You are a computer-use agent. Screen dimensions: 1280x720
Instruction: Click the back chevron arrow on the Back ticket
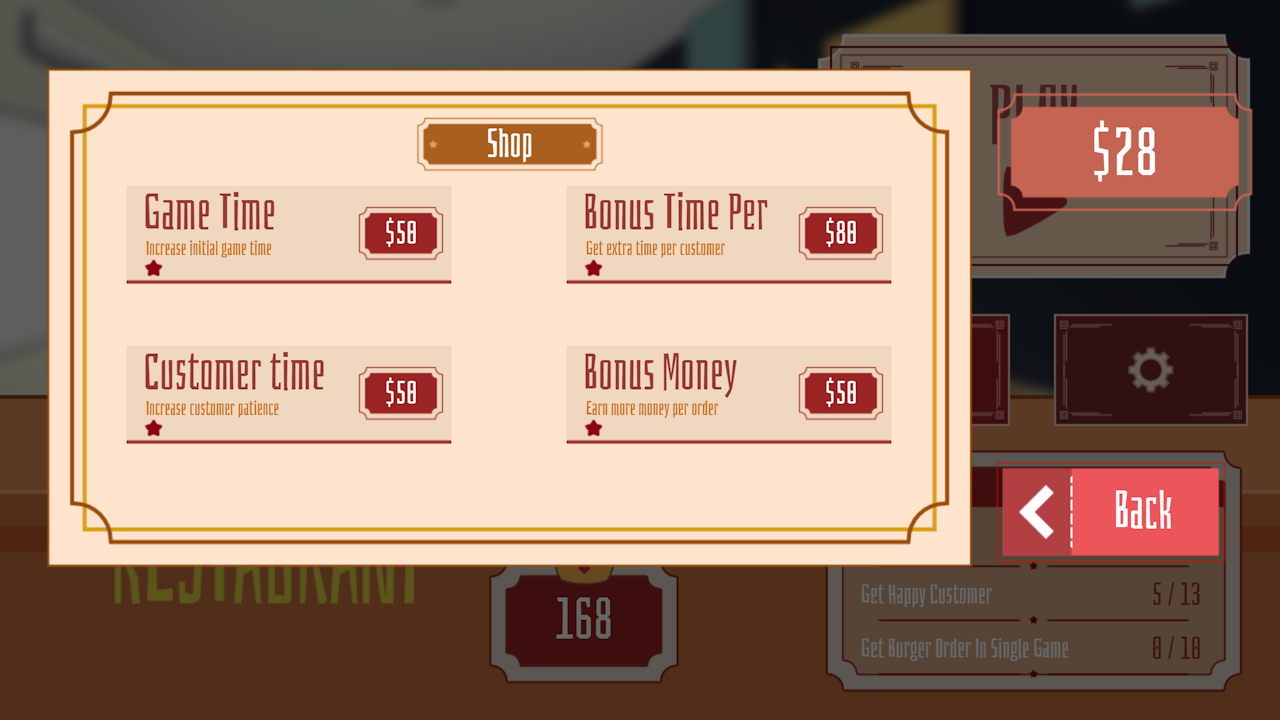(x=1034, y=511)
